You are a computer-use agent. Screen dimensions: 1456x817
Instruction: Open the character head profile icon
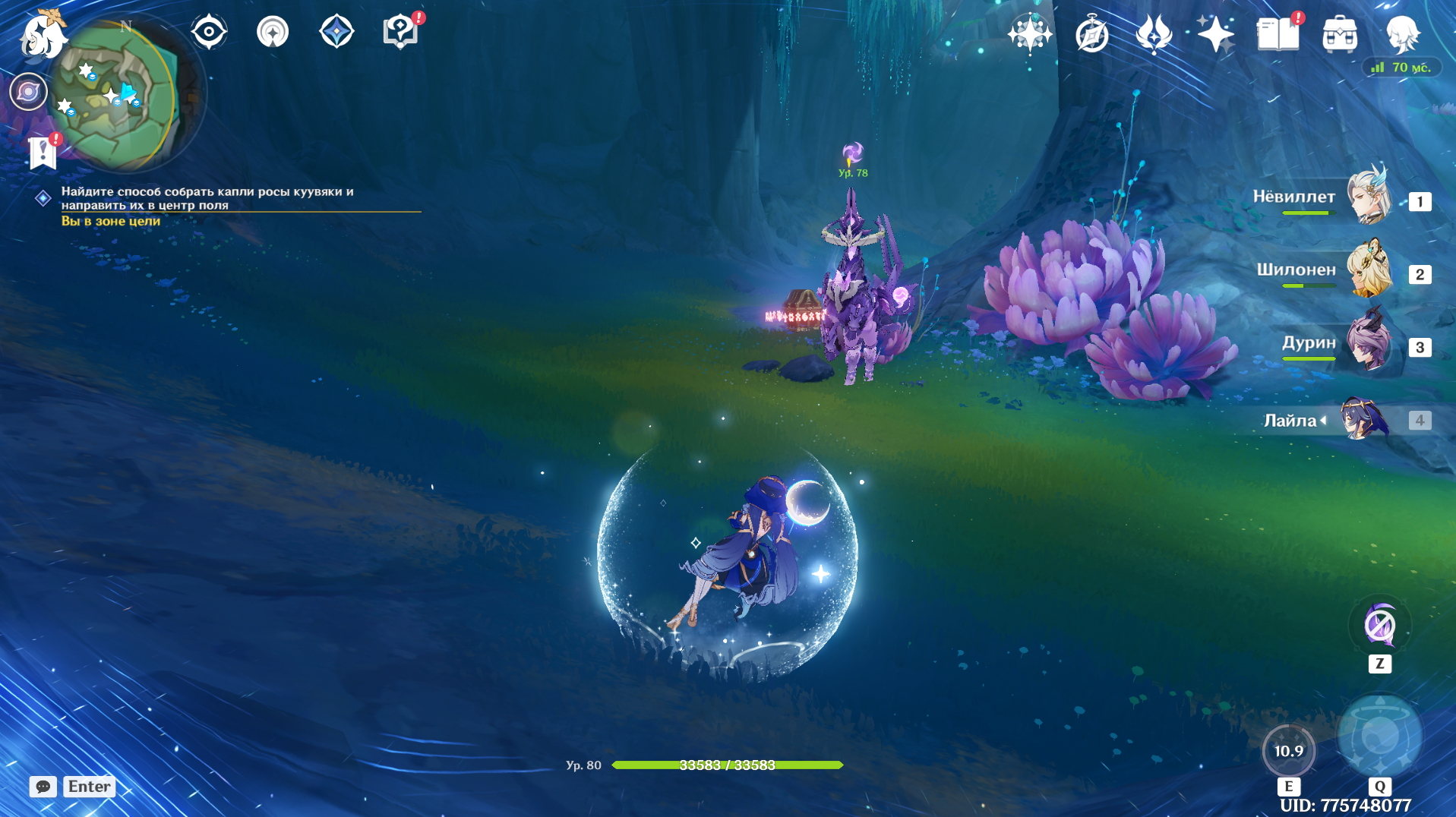[x=1402, y=35]
